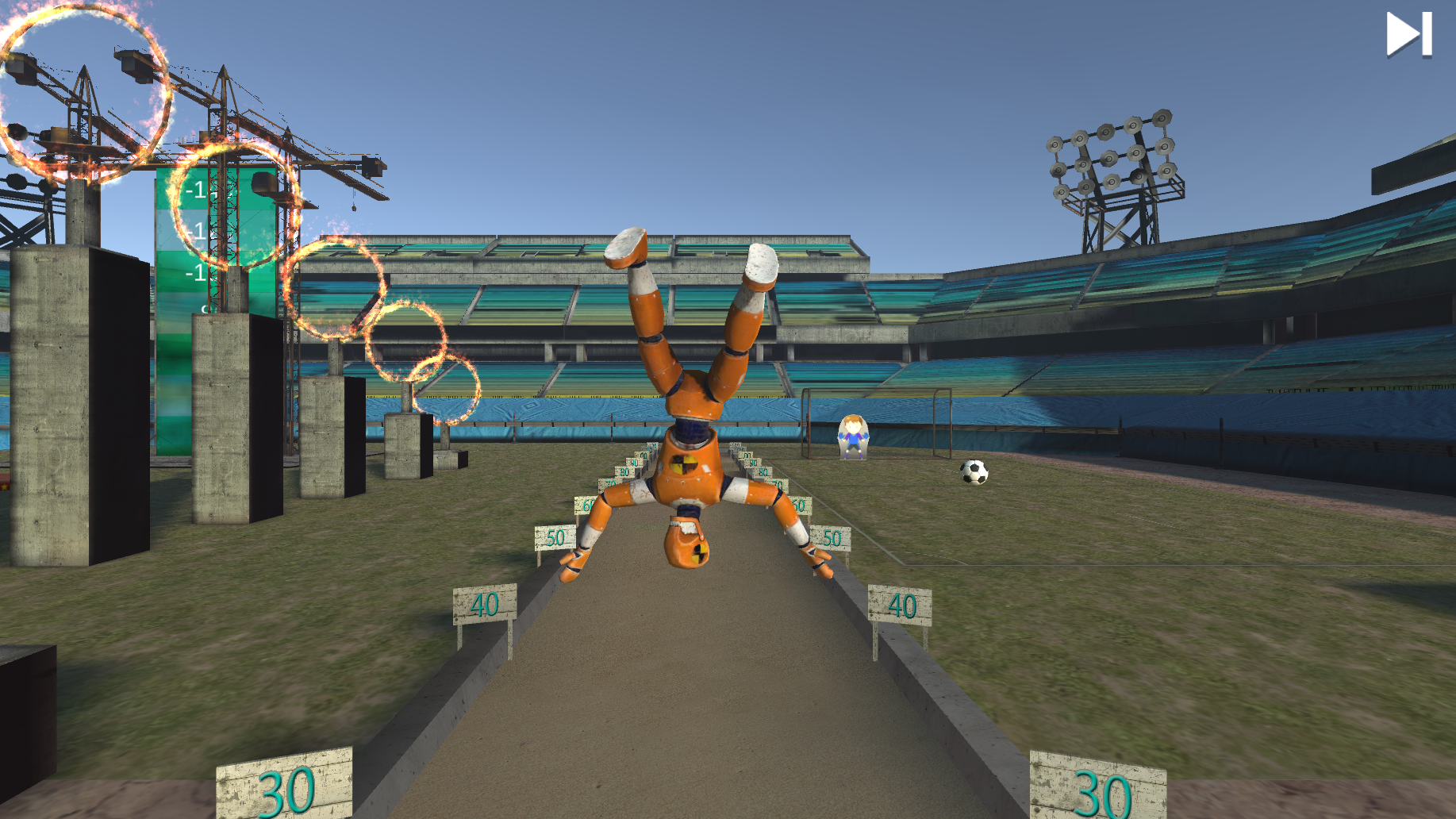Expand the lowest -1 row on the scoreboard
The height and width of the screenshot is (819, 1456).
click(198, 273)
